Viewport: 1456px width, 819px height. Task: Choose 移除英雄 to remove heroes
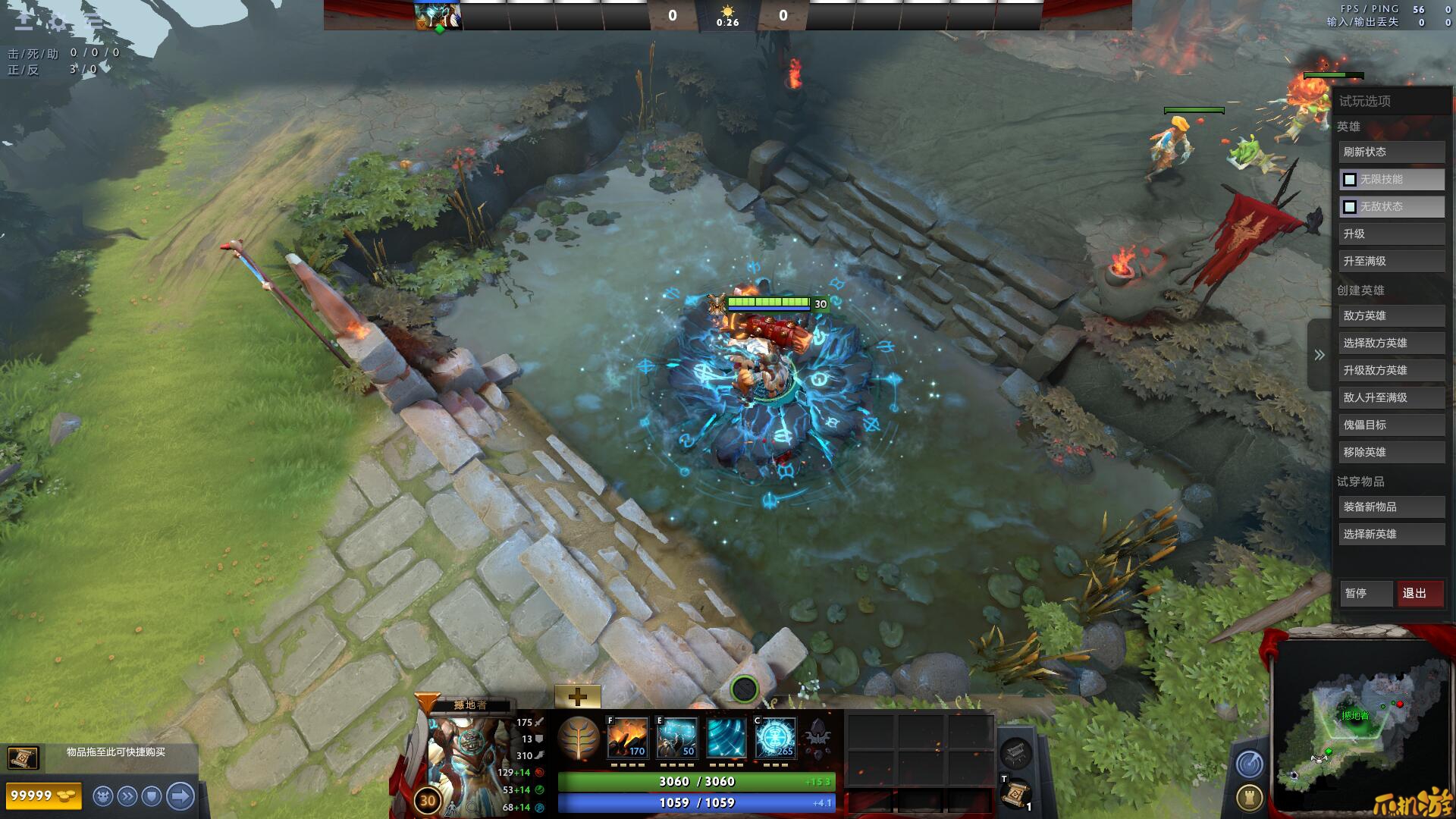pos(1391,452)
